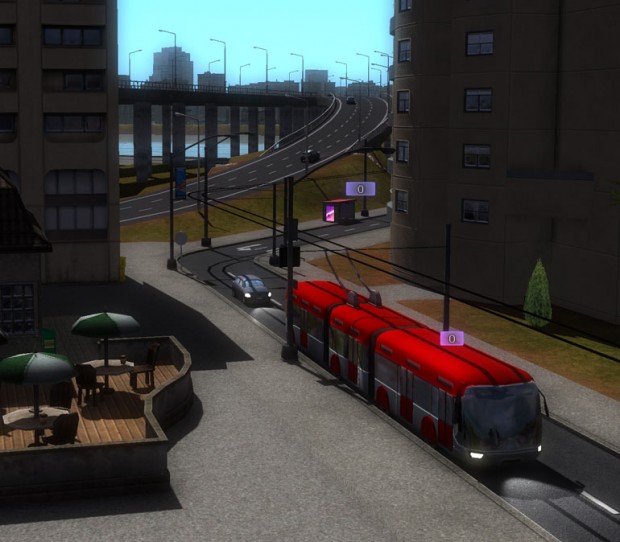Select the passenger count badge above the red tram
Screen dimensions: 620x542
click(452, 338)
